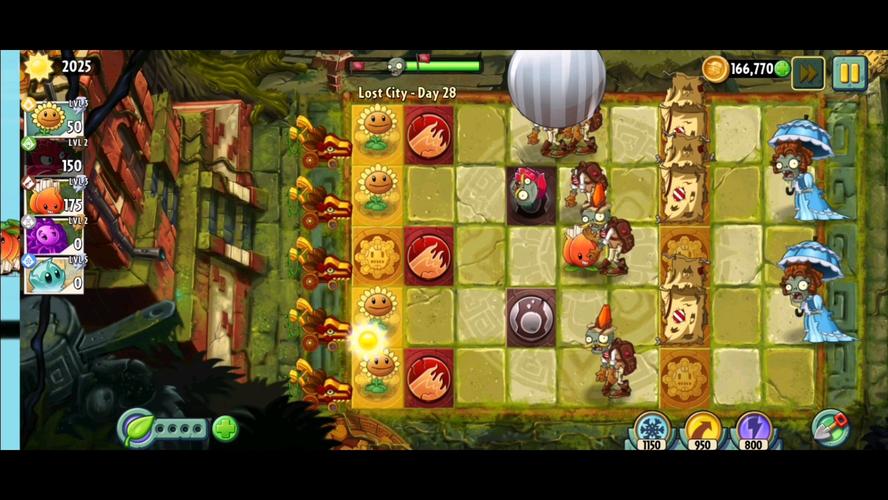Use the 1150-coin snowflake freeze power-up
The width and height of the screenshot is (888, 500).
(x=652, y=430)
